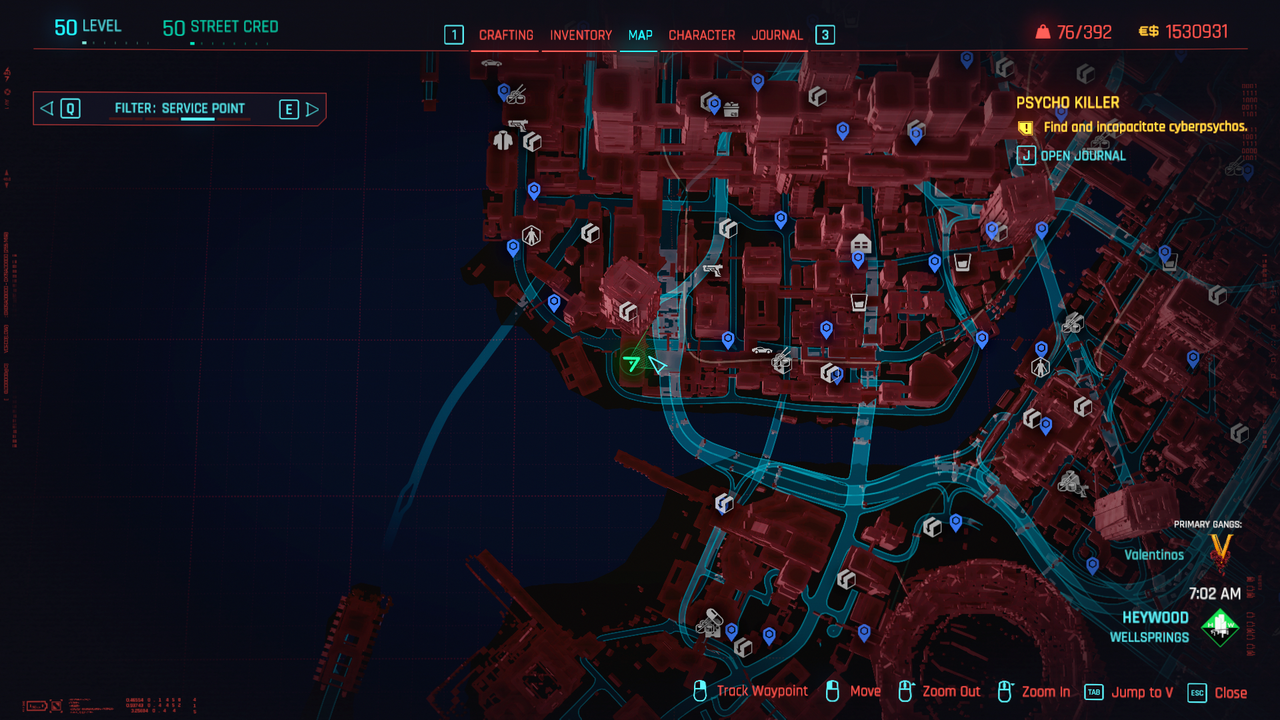Select the Map tab
This screenshot has height=720, width=1280.
(x=640, y=35)
